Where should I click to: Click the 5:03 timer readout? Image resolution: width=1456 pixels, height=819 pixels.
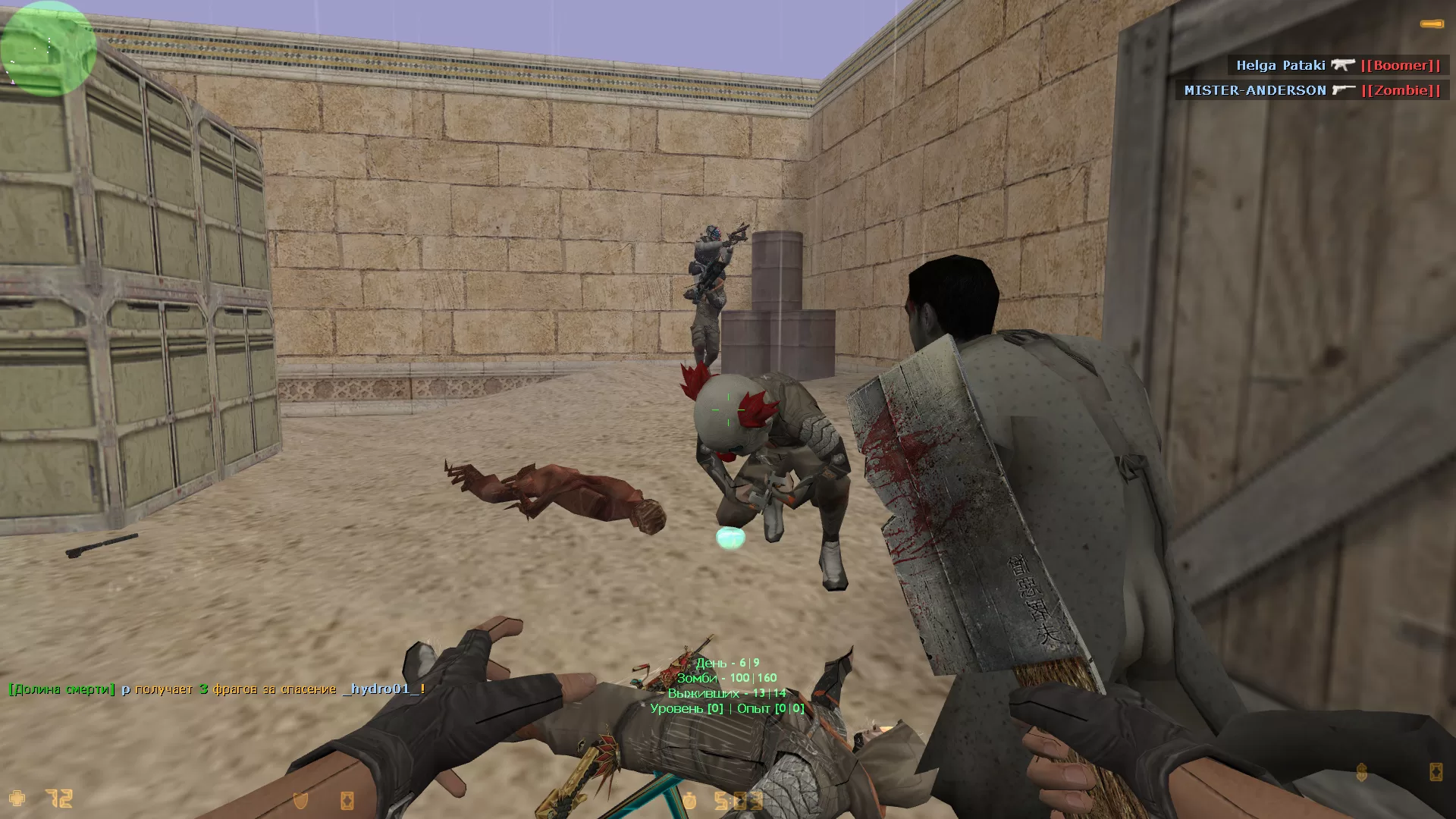[x=739, y=799]
